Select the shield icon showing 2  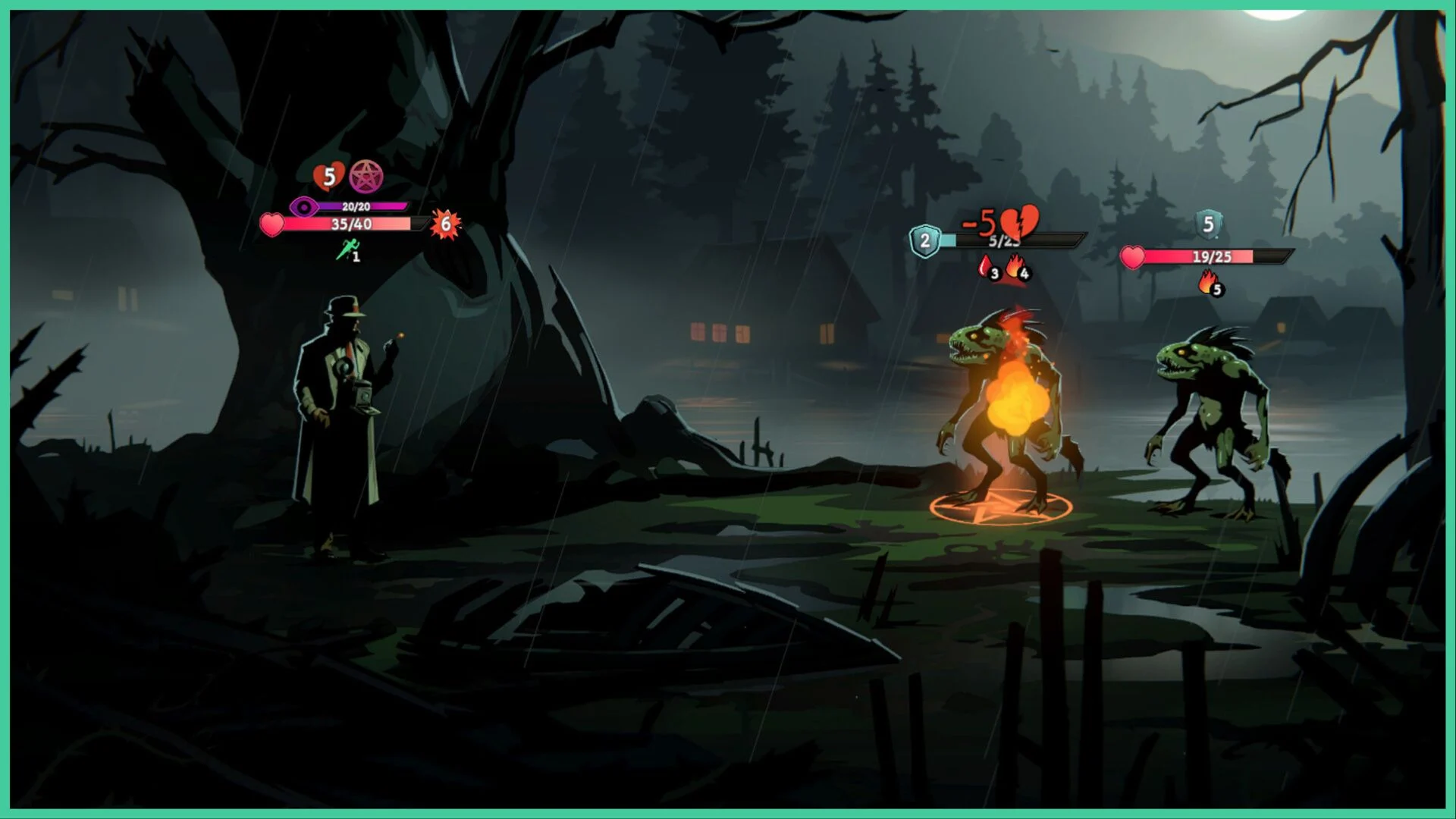(924, 241)
